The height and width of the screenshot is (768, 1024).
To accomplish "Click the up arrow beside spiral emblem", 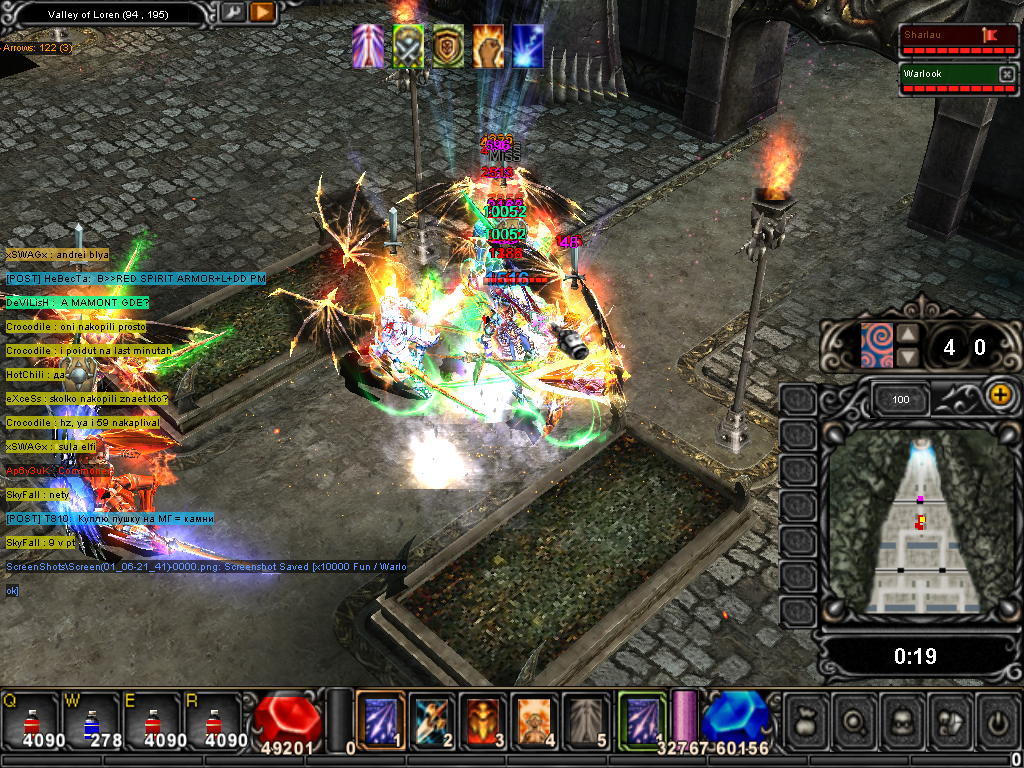I will click(x=906, y=335).
